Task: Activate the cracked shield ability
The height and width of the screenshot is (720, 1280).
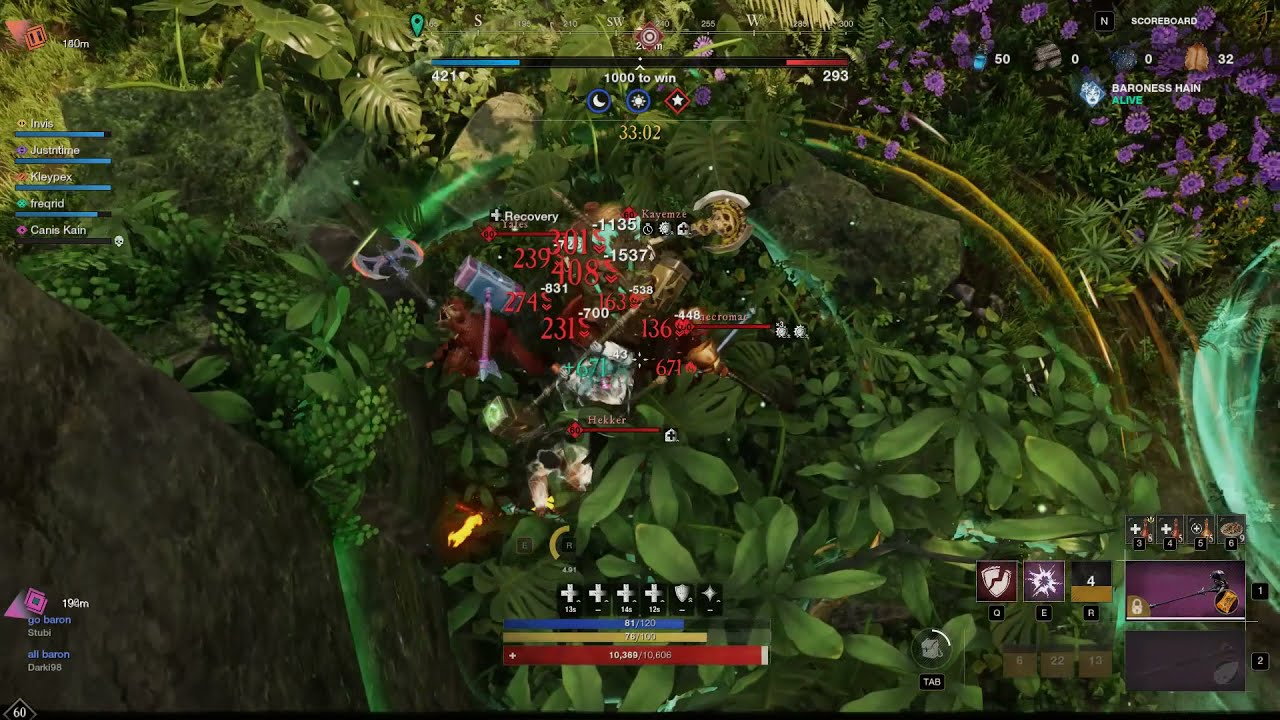Action: (996, 581)
